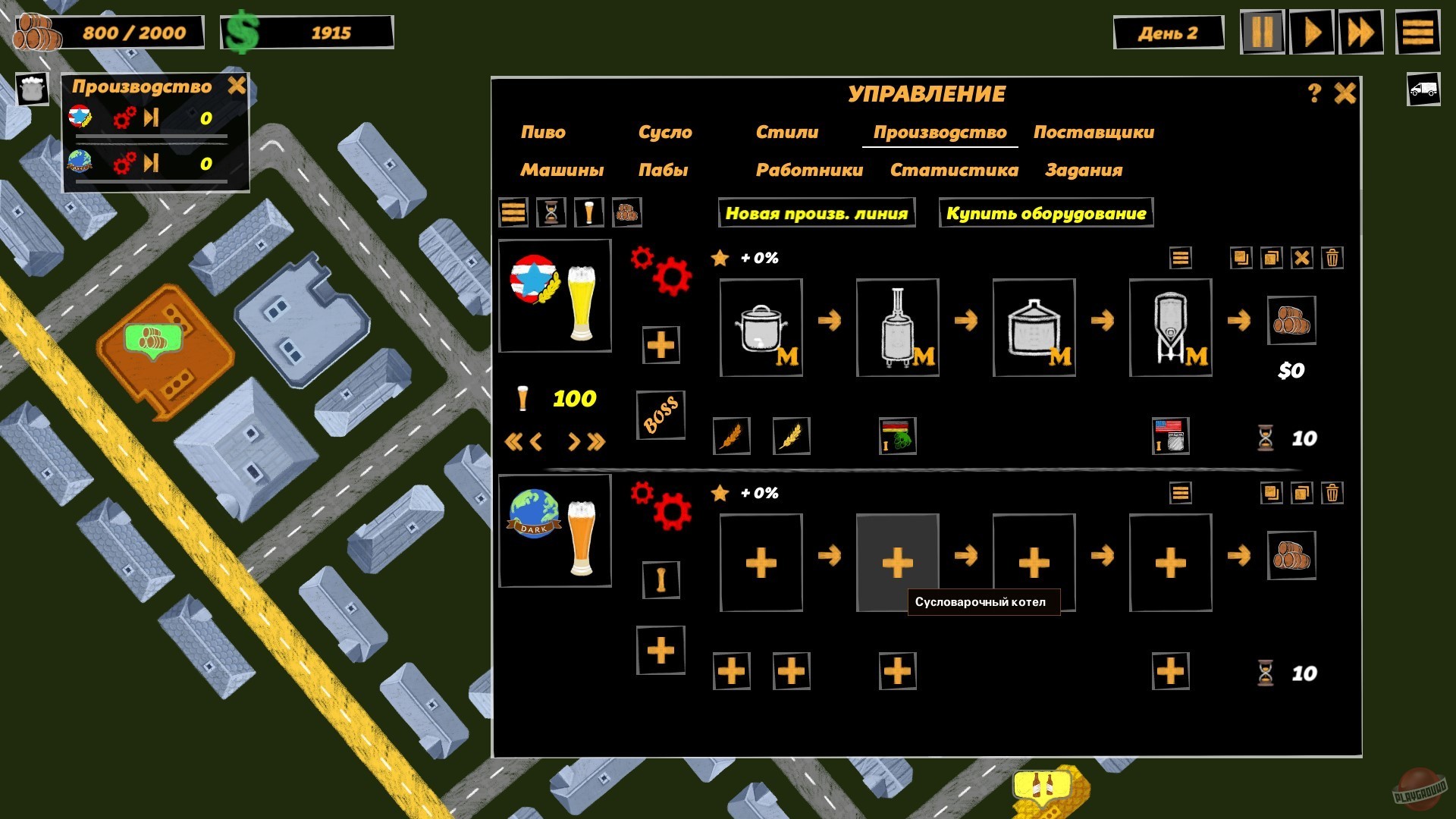1456x819 pixels.
Task: Click Купить оборудование
Action: 1045,213
